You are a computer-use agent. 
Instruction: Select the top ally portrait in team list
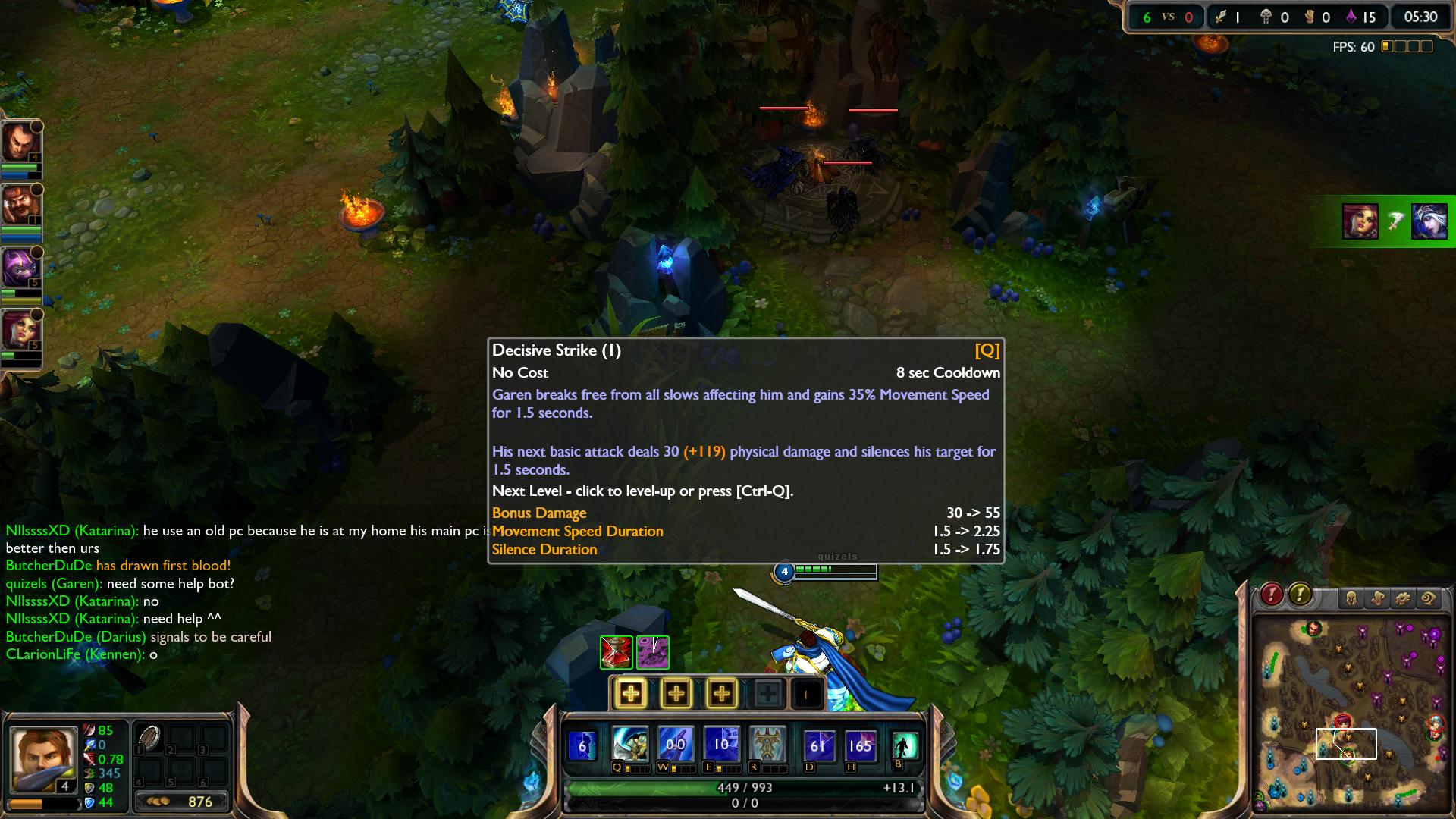point(20,143)
